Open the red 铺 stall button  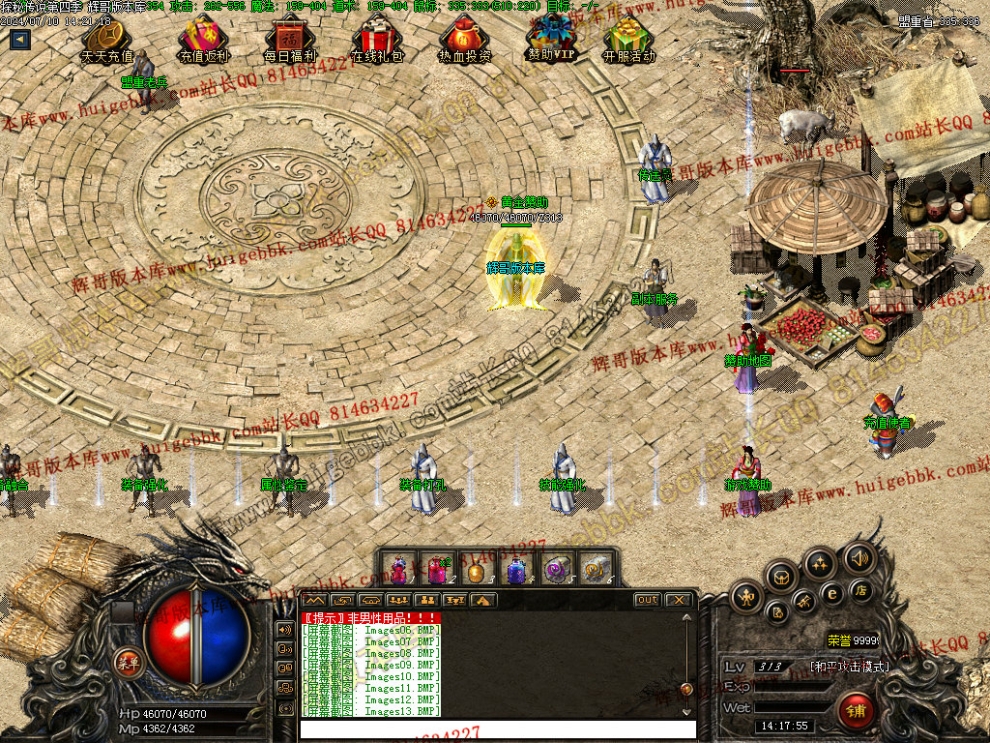click(856, 710)
